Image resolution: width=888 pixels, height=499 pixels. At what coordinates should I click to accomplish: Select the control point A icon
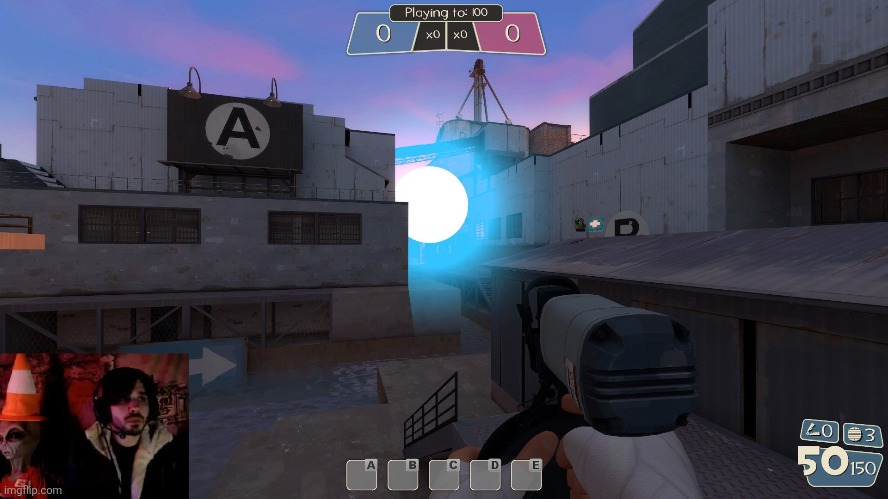[362, 474]
